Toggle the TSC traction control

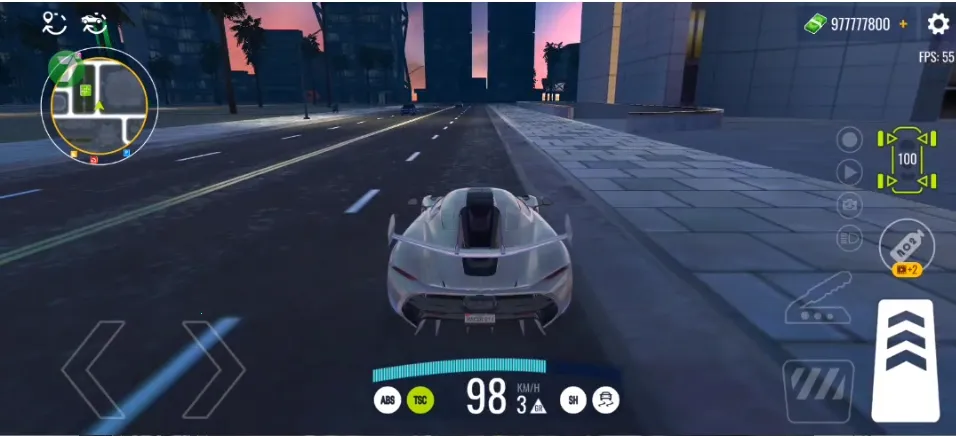(421, 401)
